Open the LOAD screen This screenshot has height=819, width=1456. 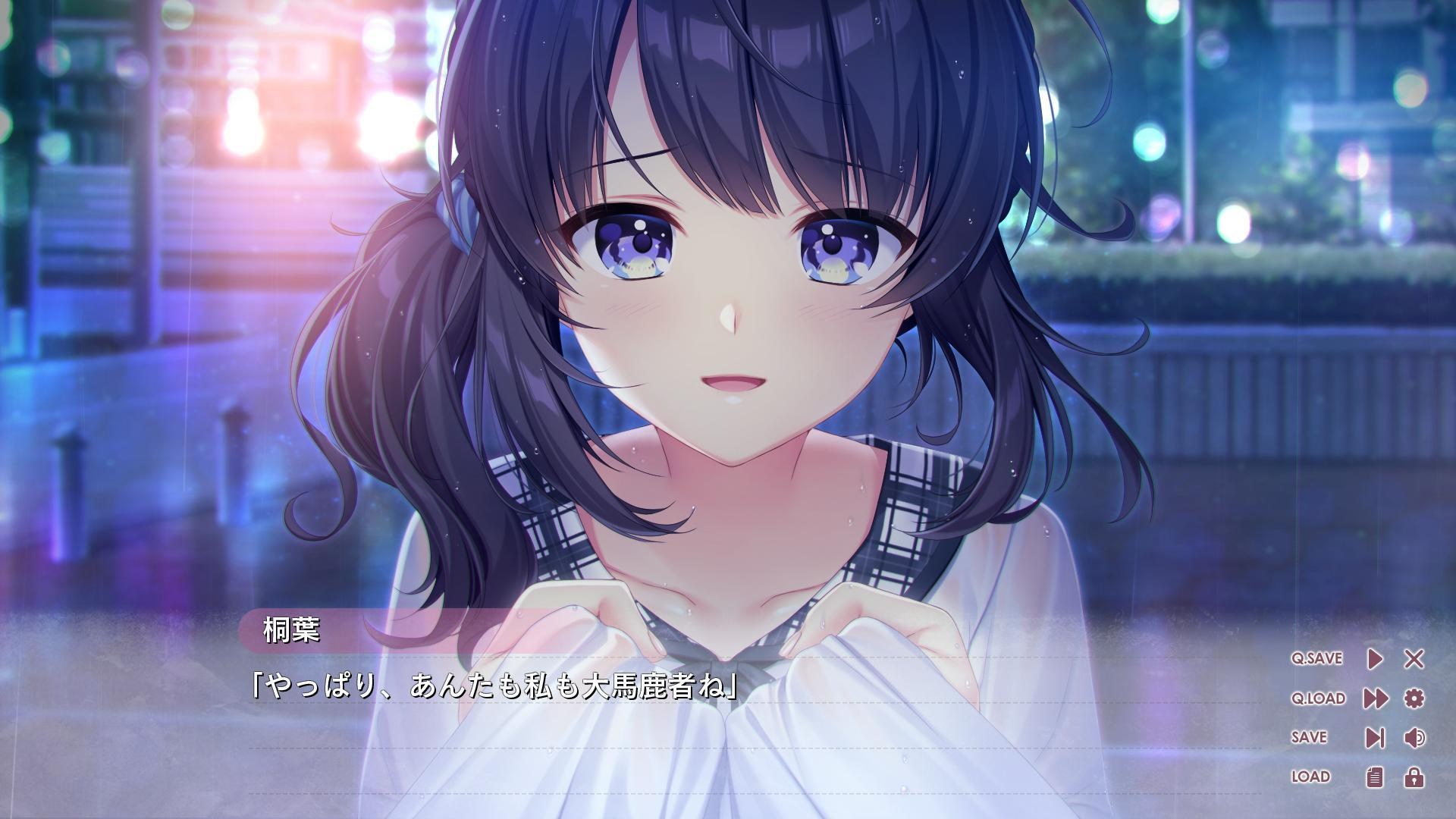click(x=1309, y=776)
